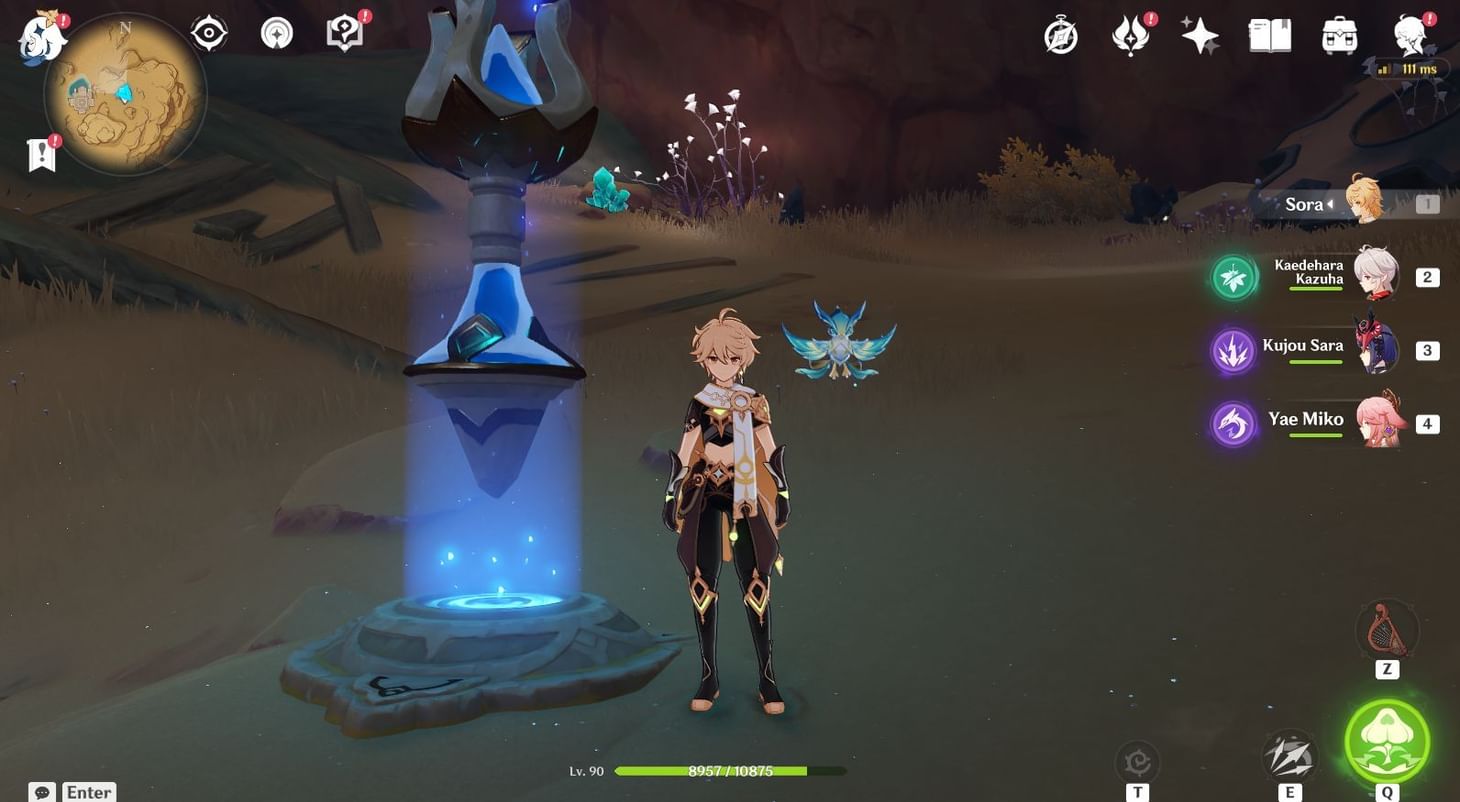Open the Real-Time Notes timer icon
Image resolution: width=1460 pixels, height=802 pixels.
tap(1059, 36)
